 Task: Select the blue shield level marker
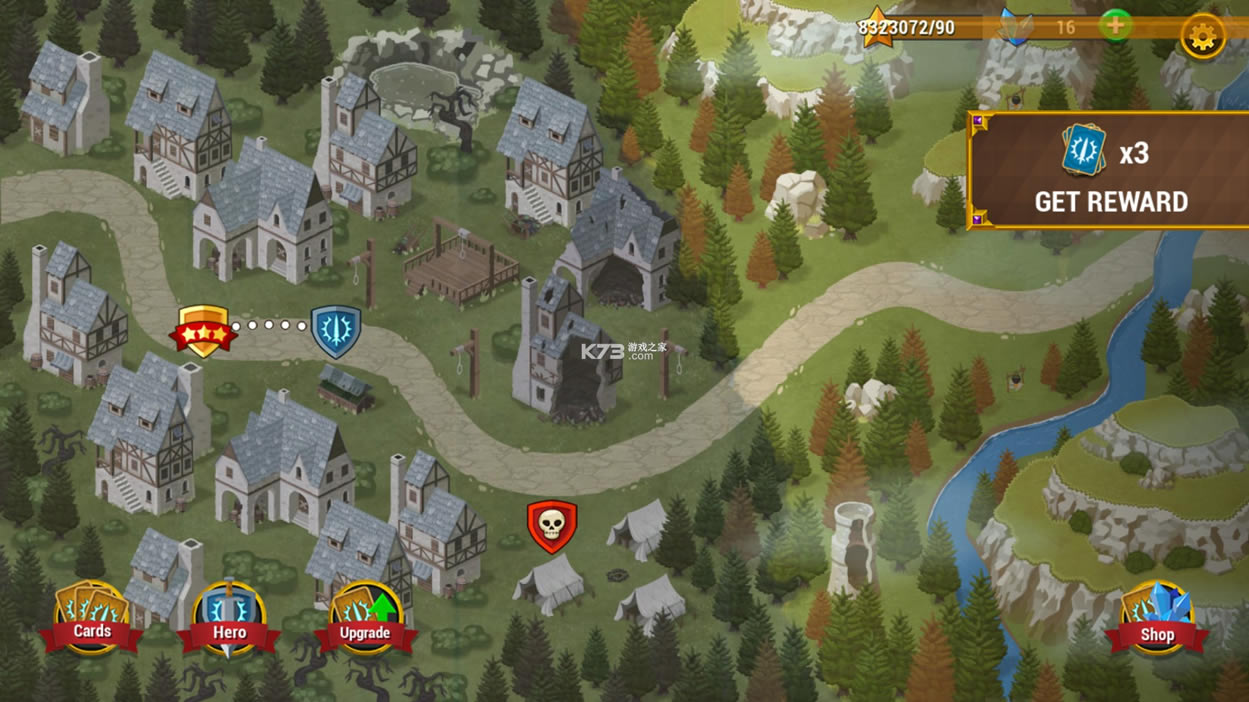pos(336,331)
